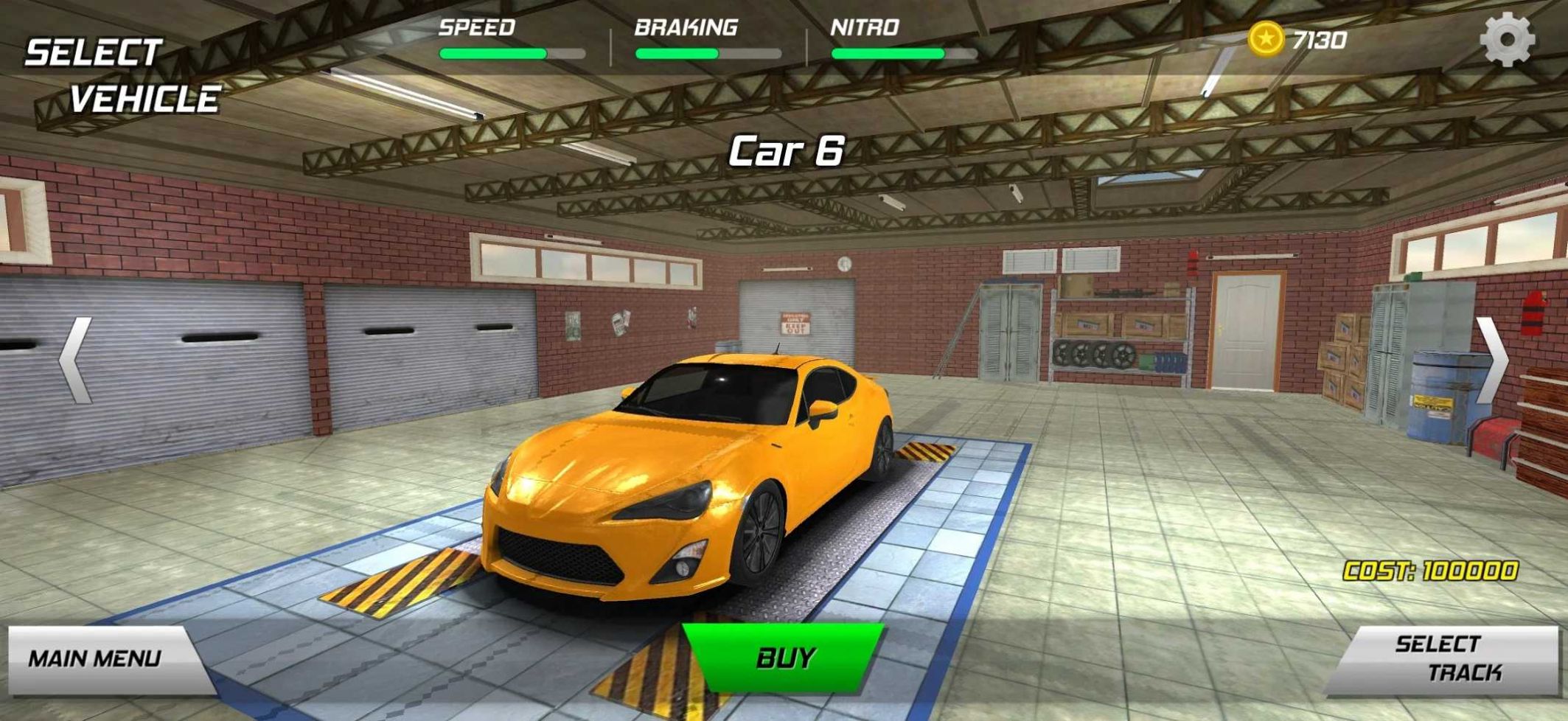
Task: Select the SPEED stat label
Action: coord(477,27)
